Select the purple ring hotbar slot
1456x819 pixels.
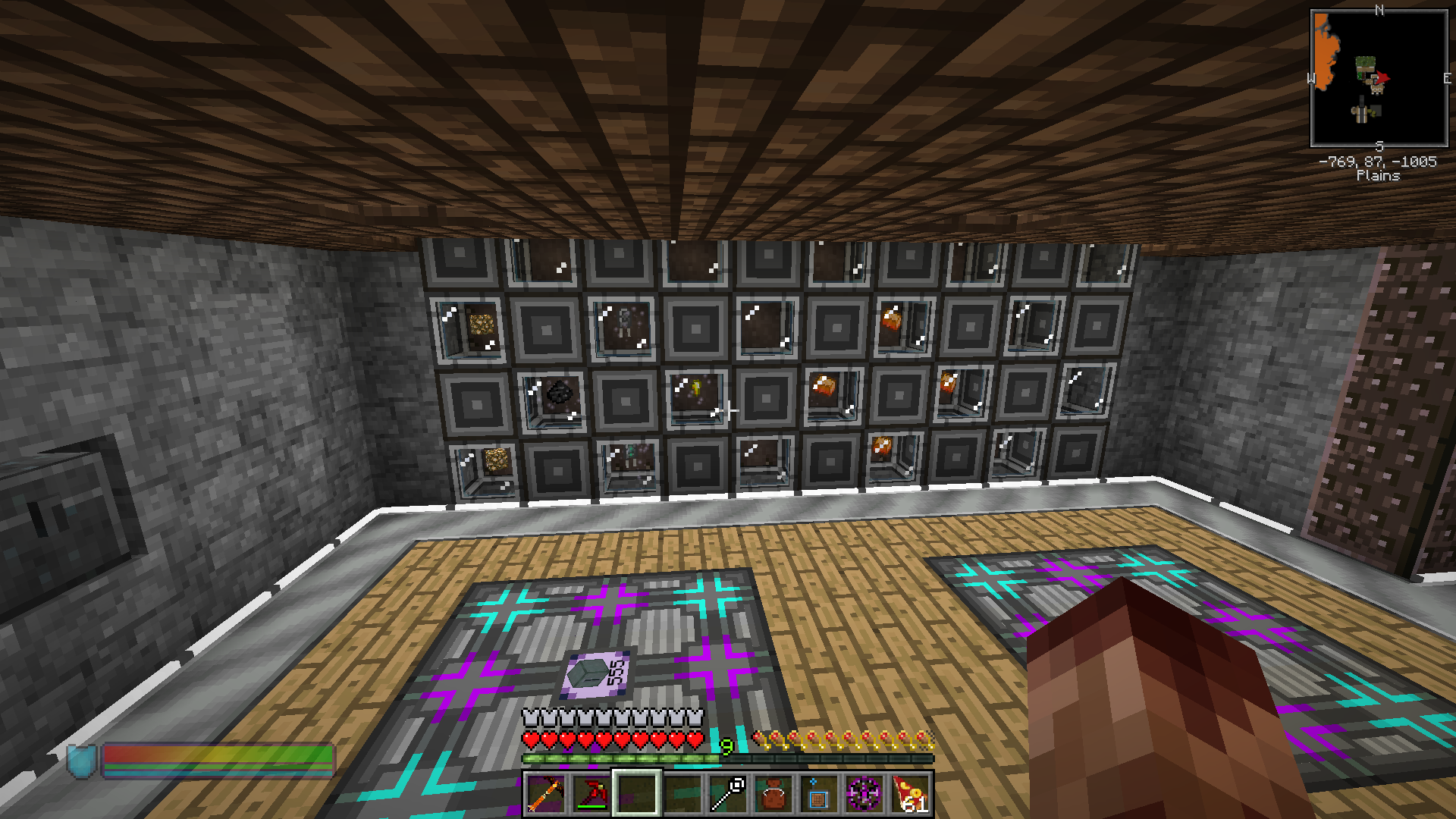coord(864,794)
